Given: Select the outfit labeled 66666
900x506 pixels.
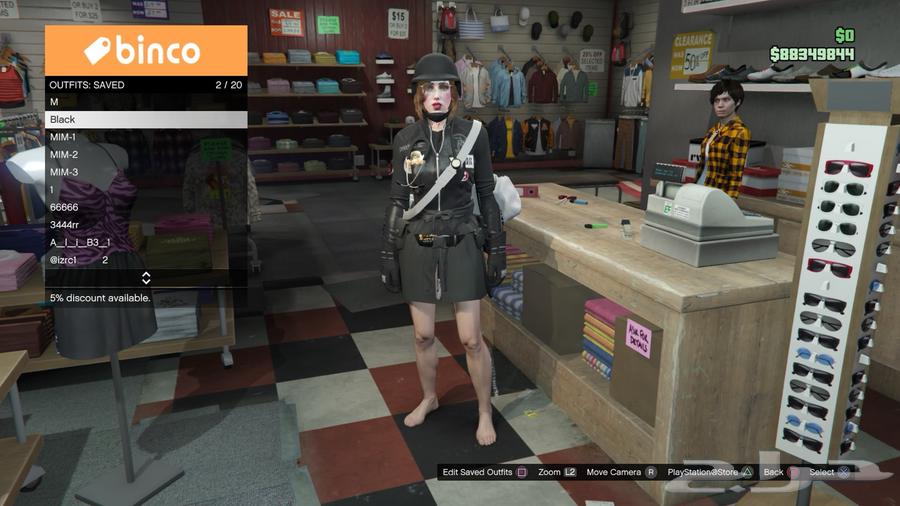Looking at the screenshot, I should tap(146, 207).
